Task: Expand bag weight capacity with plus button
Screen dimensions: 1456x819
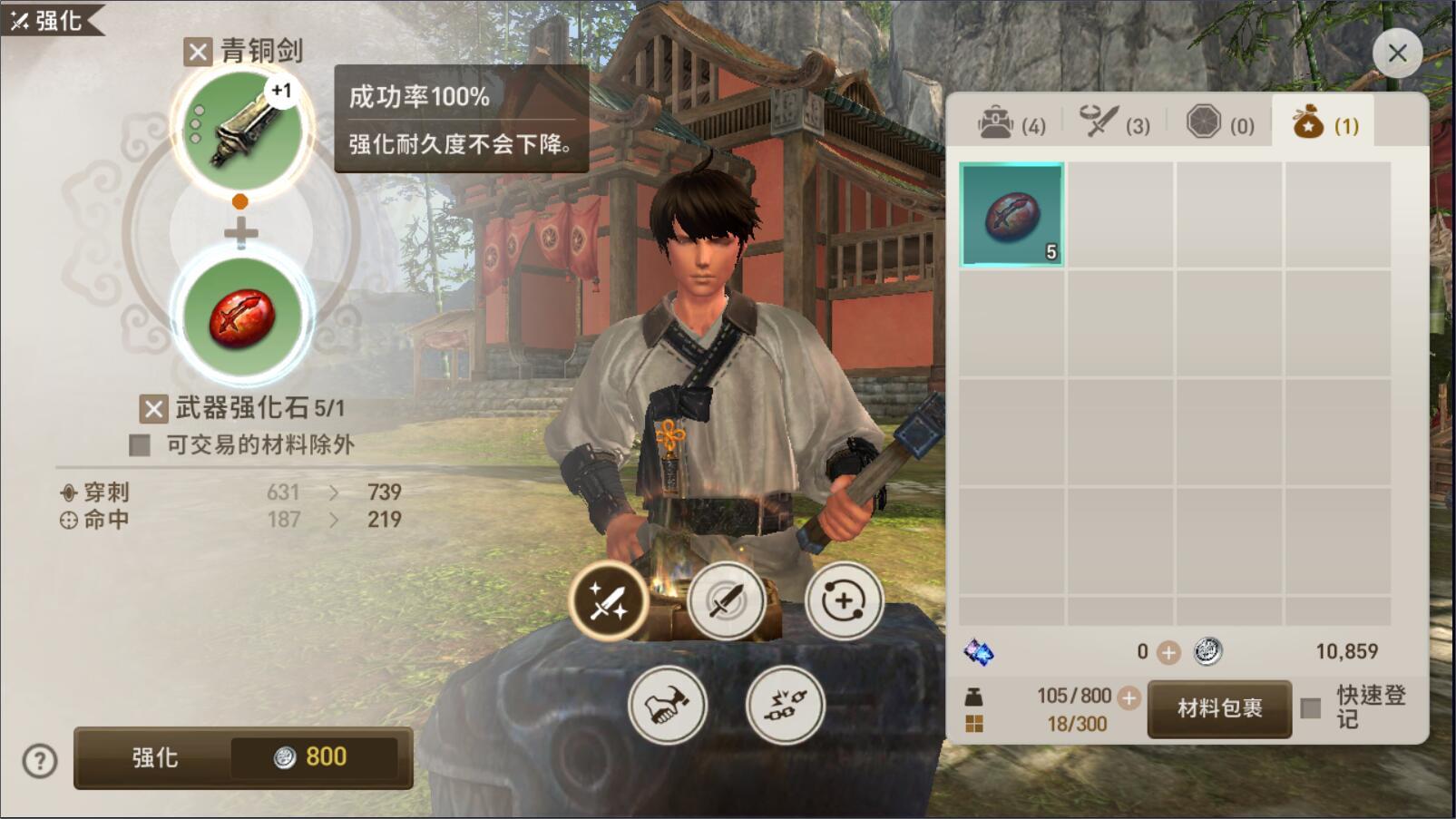Action: tap(1129, 697)
